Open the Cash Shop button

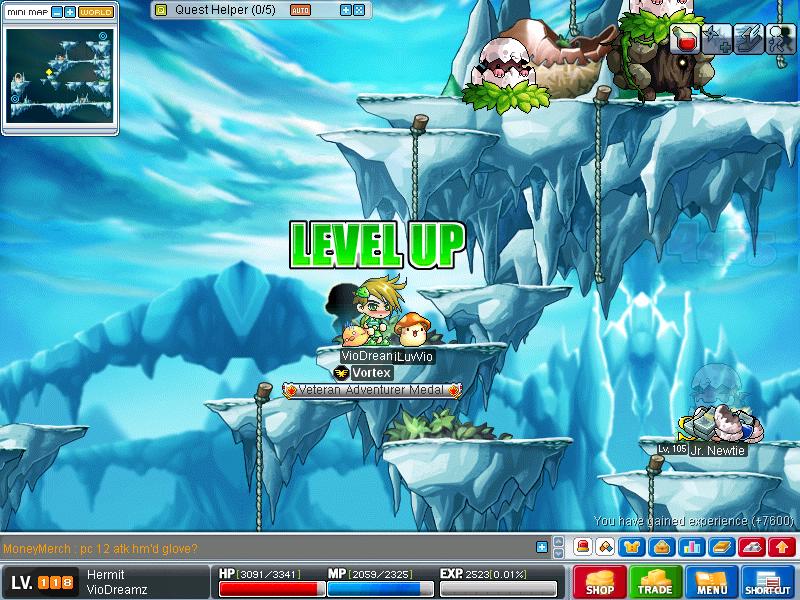[600, 582]
